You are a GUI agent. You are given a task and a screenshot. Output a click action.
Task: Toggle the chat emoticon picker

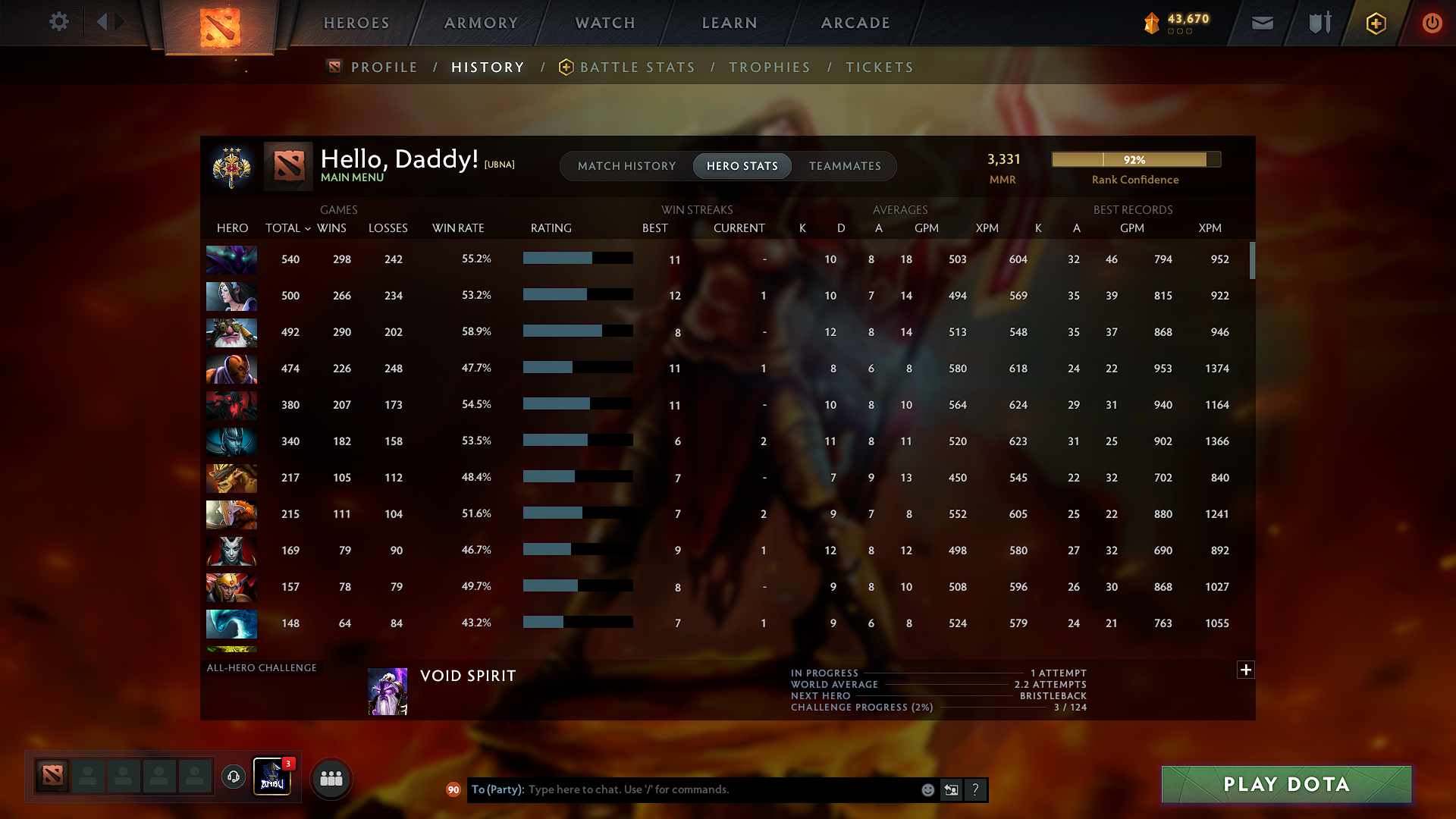click(927, 789)
